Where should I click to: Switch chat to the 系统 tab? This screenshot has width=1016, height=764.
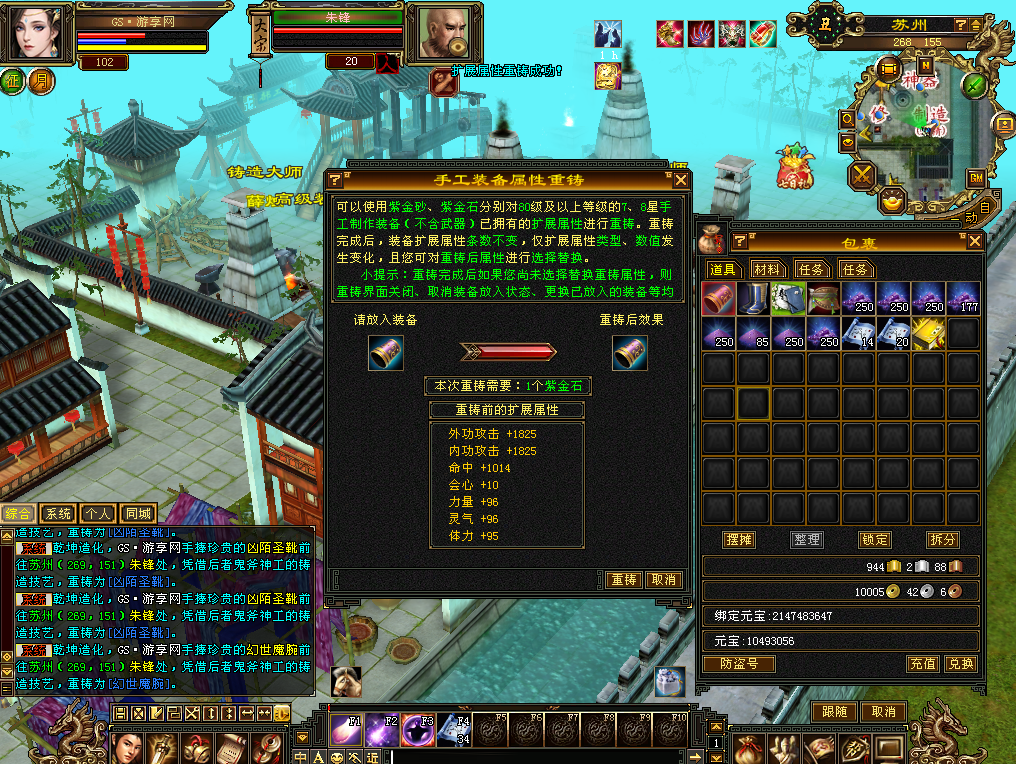point(59,514)
